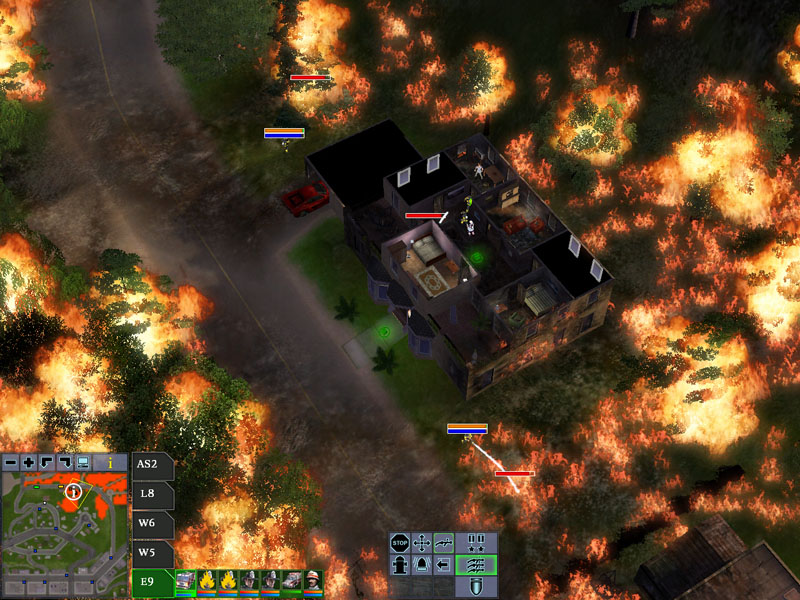
Task: Activate the double hose lines command
Action: point(476,565)
